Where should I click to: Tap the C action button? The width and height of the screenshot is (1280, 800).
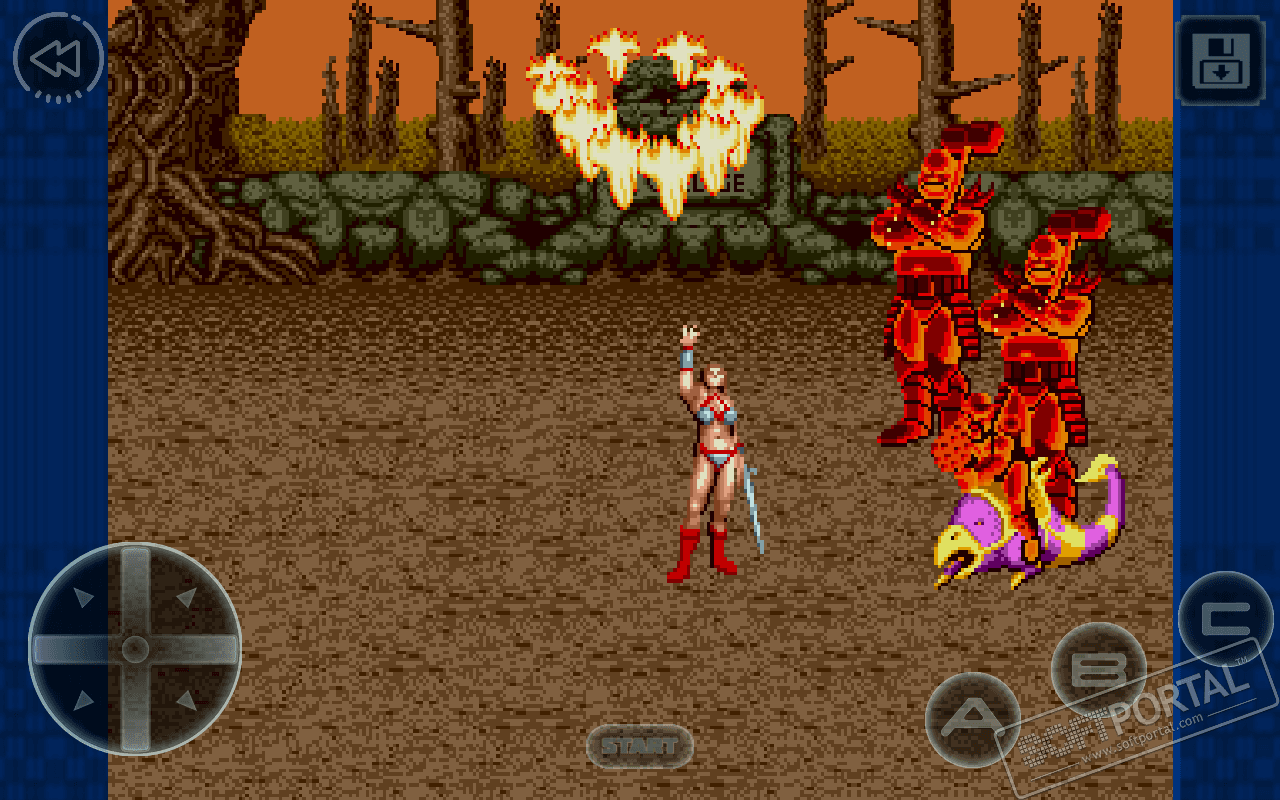click(1224, 618)
